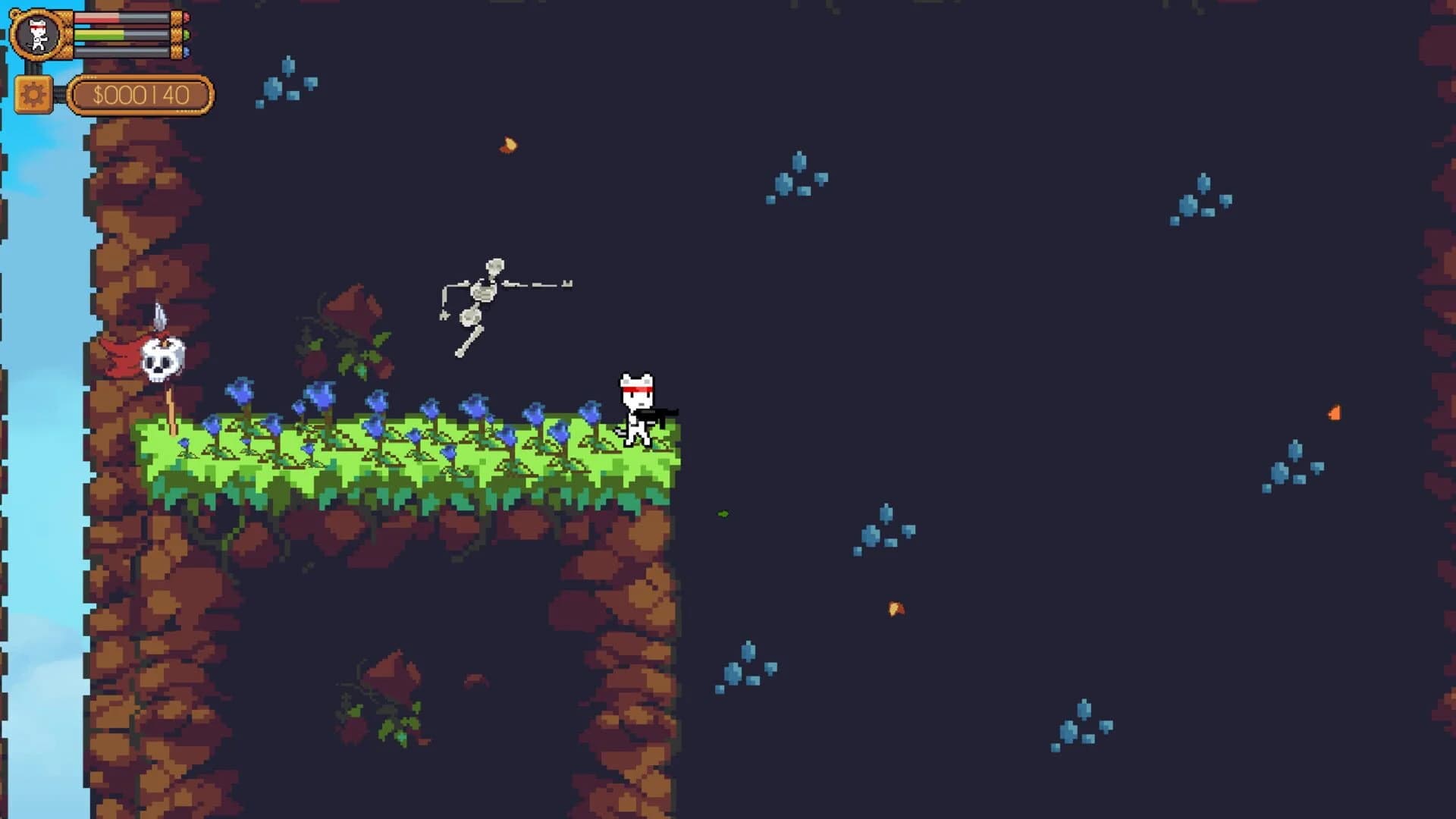
Task: Click the gold frame around the portrait
Action: point(15,33)
